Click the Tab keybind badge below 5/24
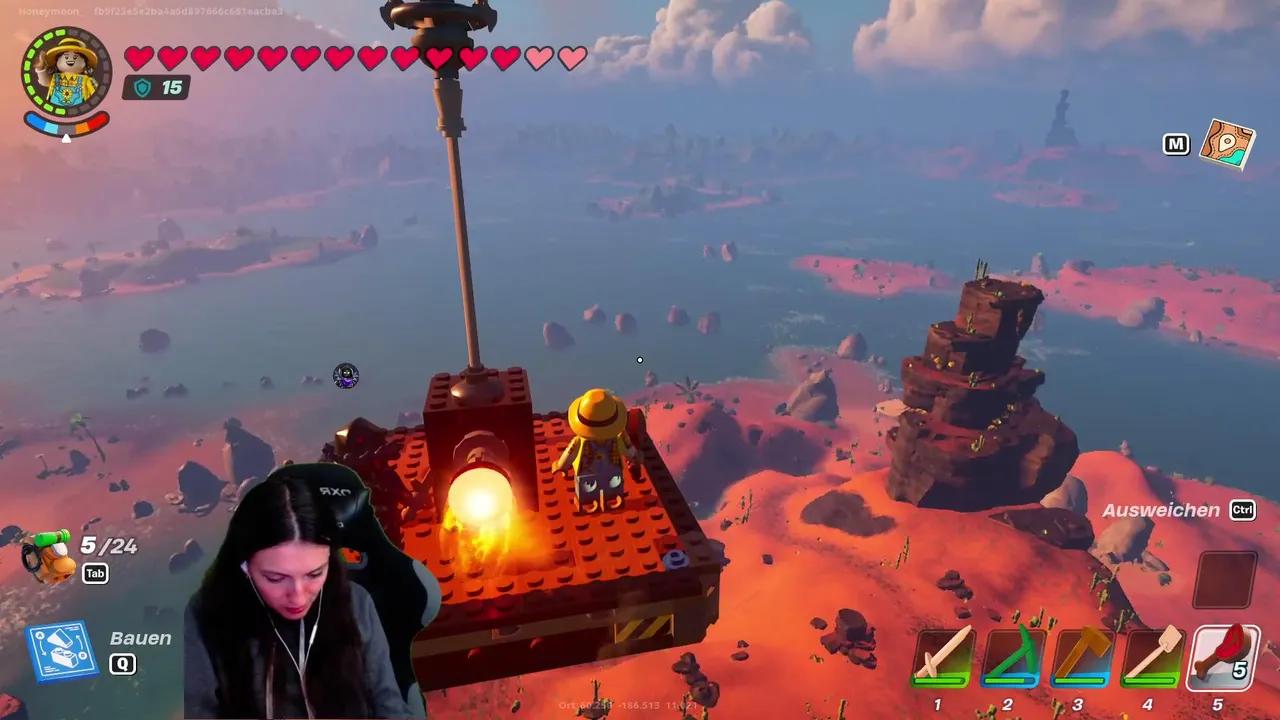 [95, 574]
